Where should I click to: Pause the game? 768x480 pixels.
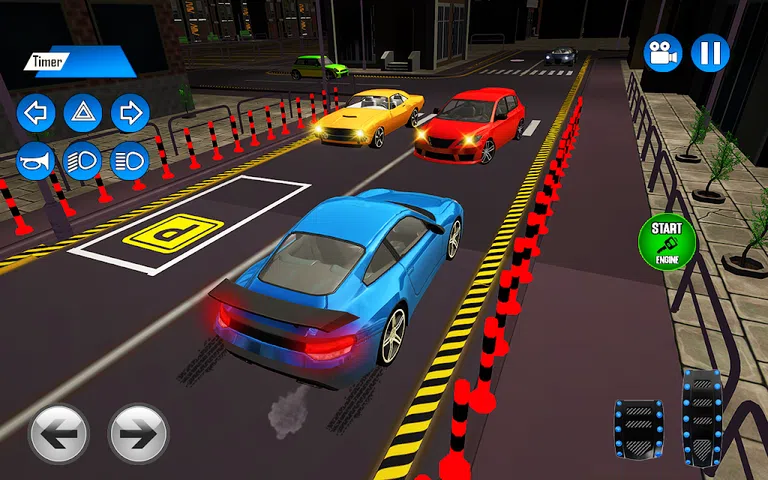(x=710, y=52)
